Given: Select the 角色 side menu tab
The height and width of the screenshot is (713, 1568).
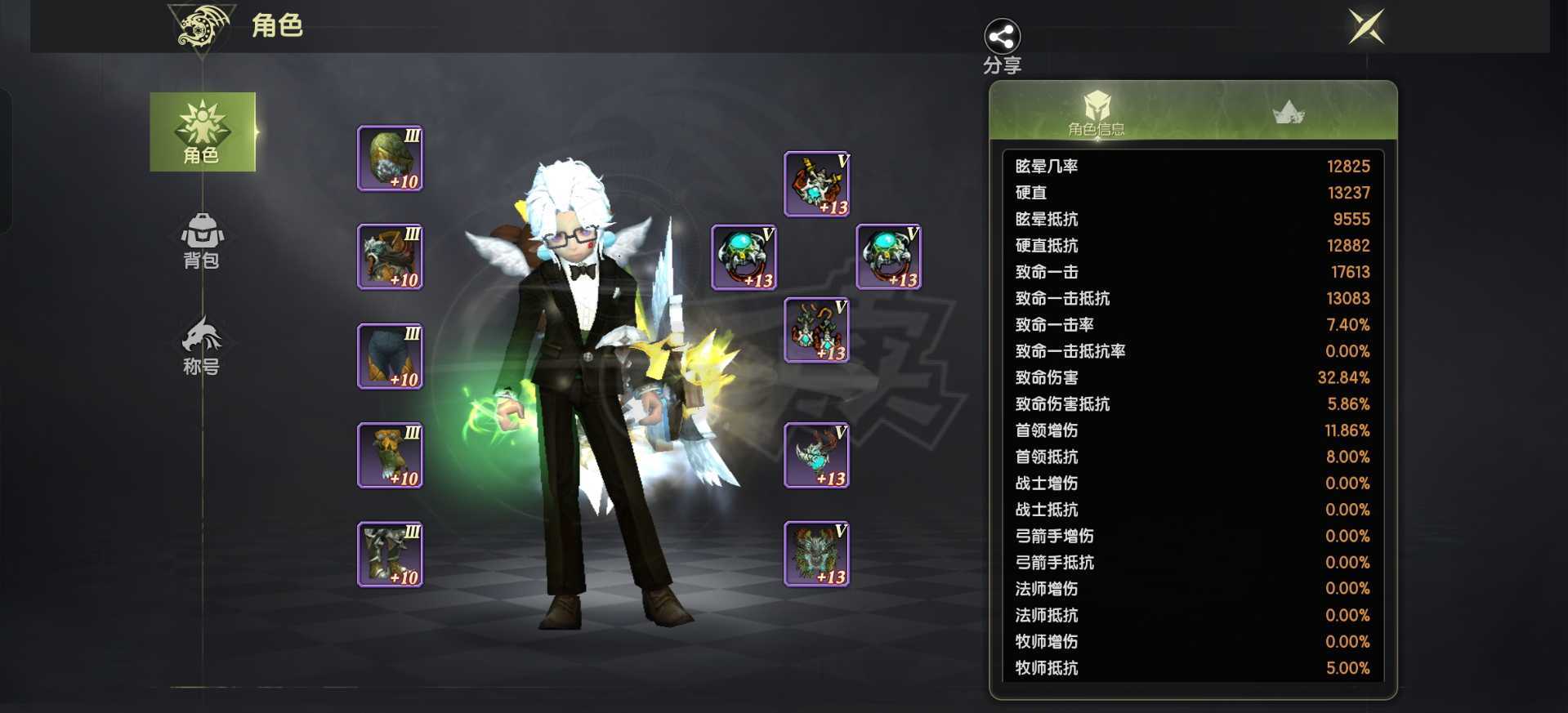Looking at the screenshot, I should [202, 131].
